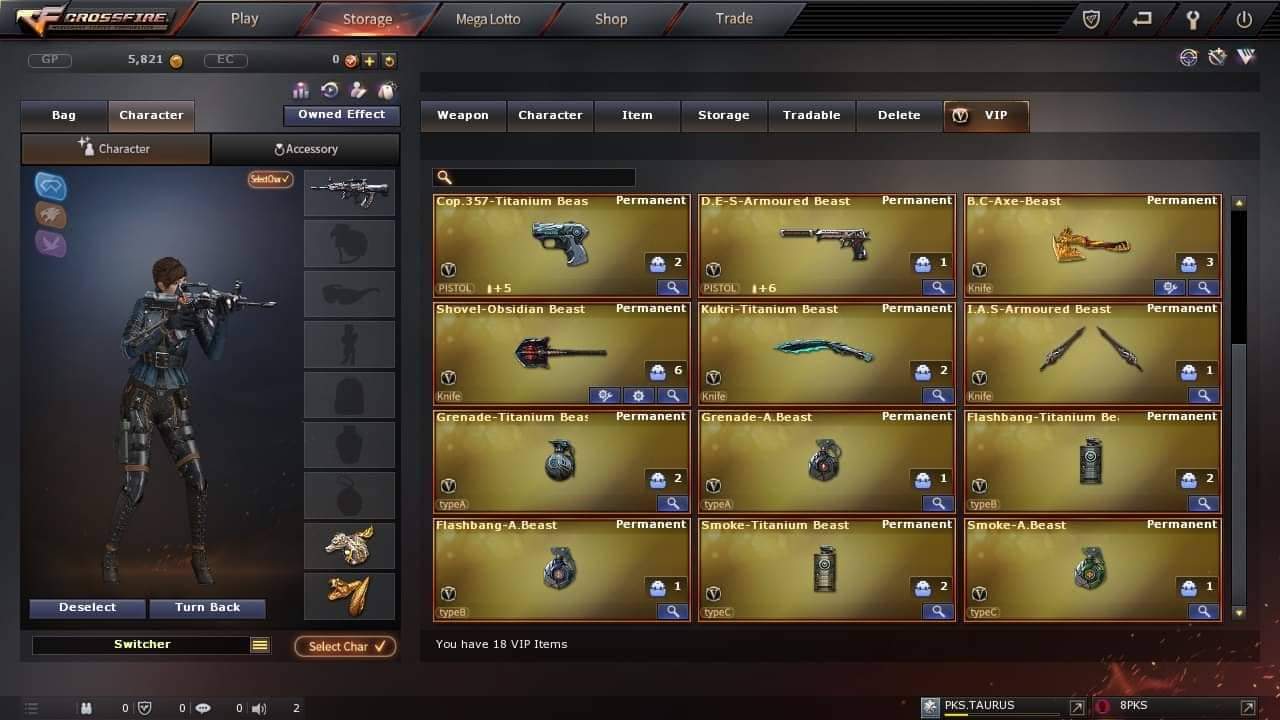1280x720 pixels.
Task: Toggle the skin-change icon on B.C-Axe-Beast
Action: pos(1170,287)
